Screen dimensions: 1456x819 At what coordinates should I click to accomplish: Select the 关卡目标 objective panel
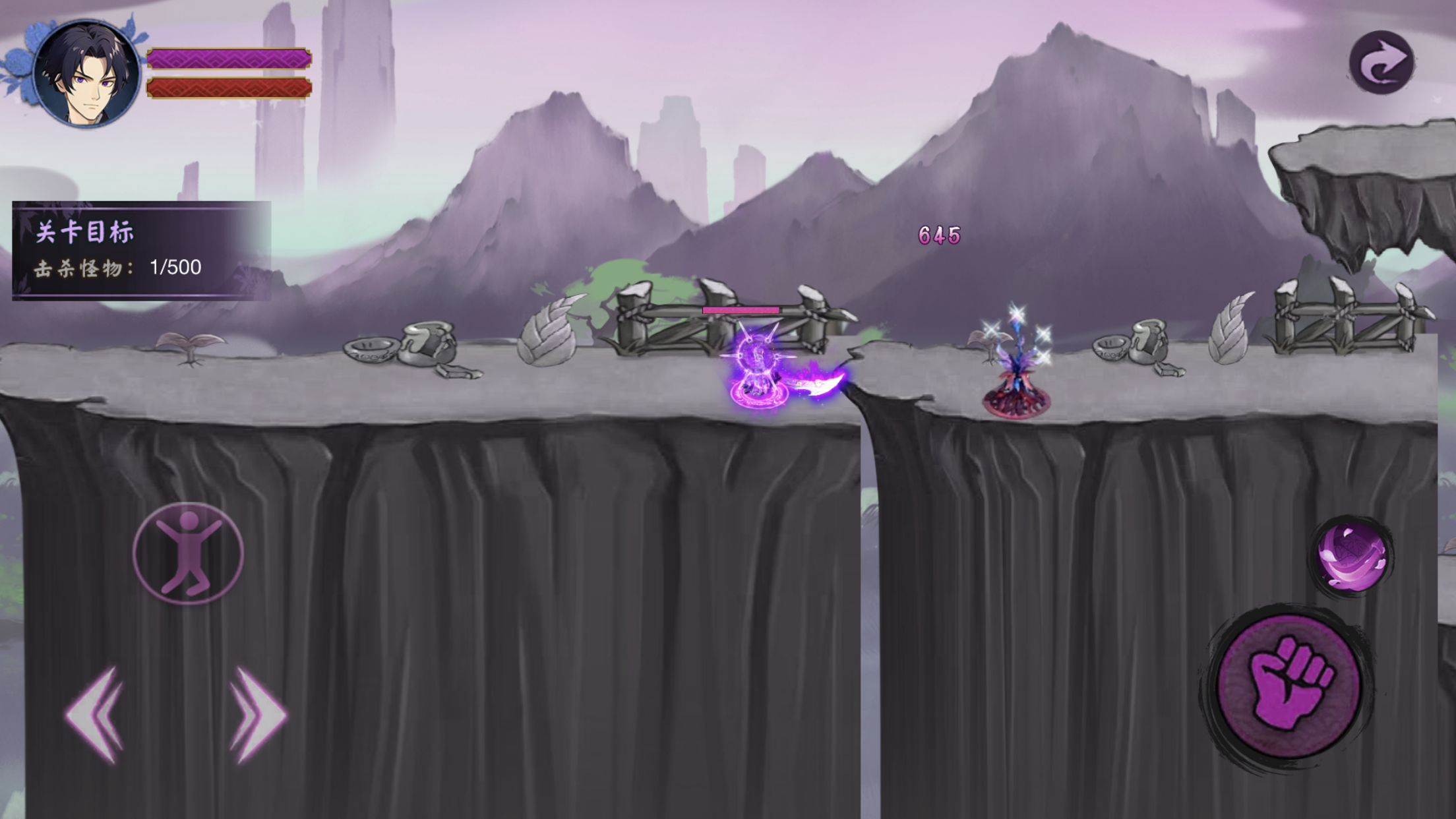click(141, 250)
